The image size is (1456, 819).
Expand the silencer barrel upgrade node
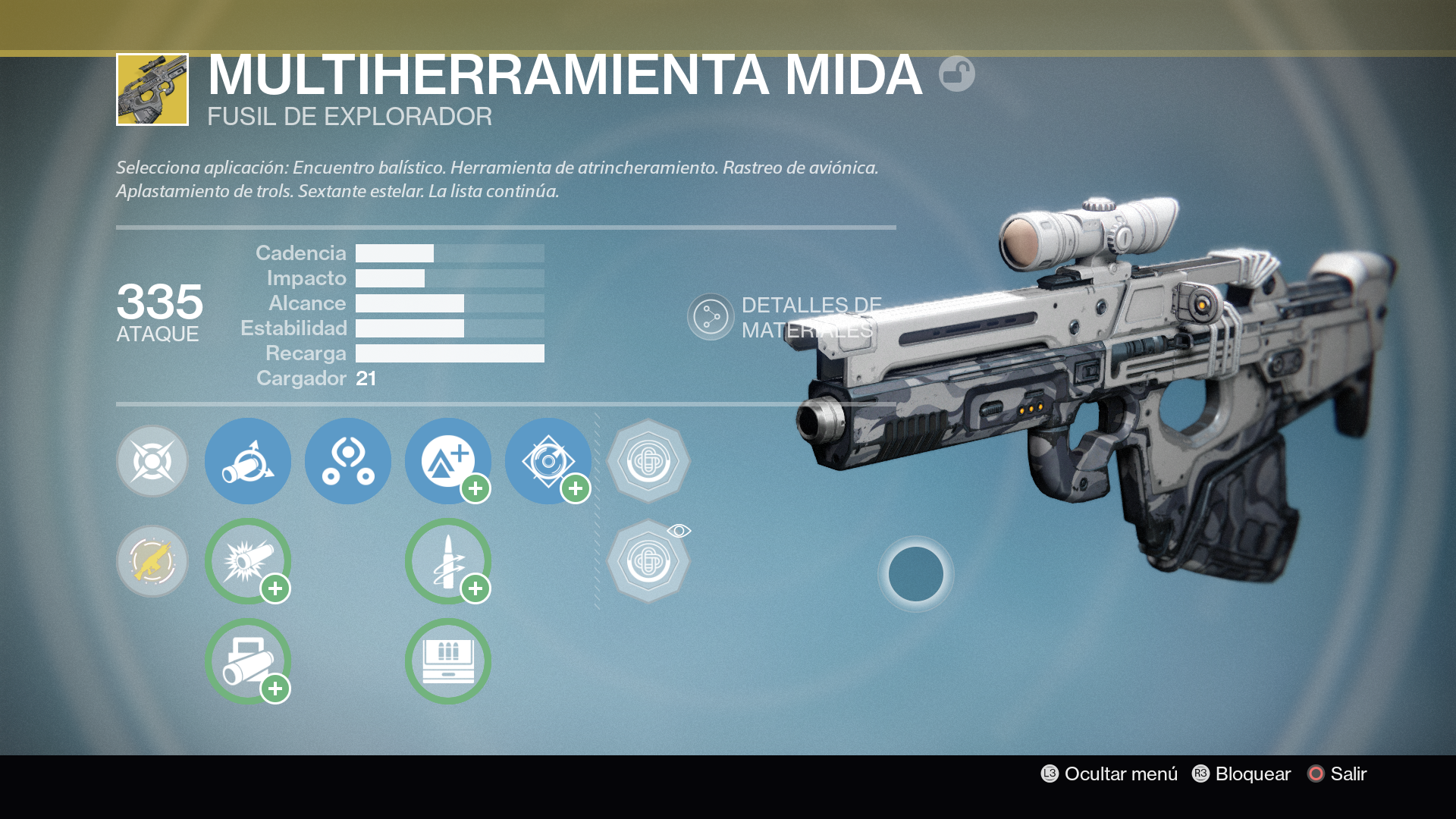[x=248, y=661]
